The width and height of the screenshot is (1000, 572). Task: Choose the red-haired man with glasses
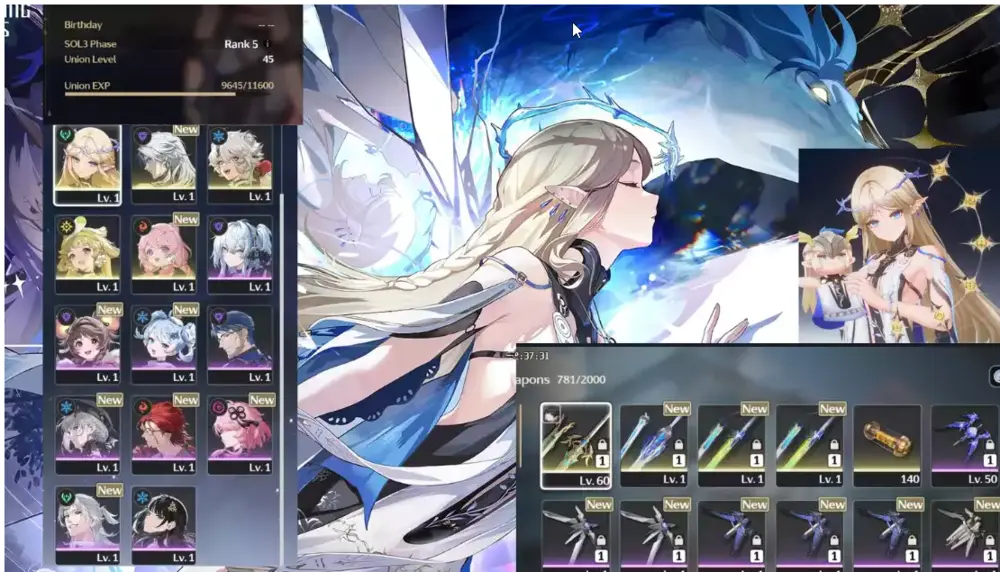(x=163, y=432)
